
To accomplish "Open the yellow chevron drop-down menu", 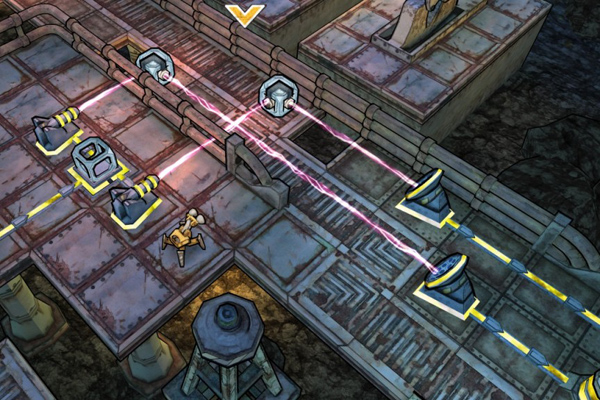I will [244, 14].
